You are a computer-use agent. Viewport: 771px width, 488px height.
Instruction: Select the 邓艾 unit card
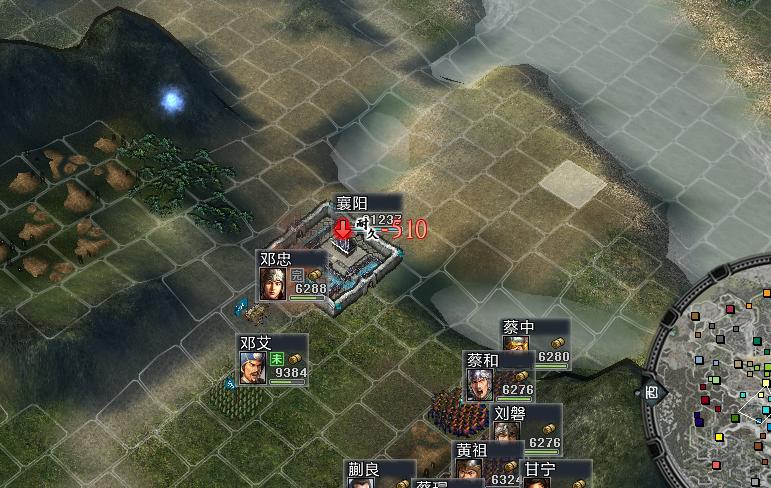click(x=272, y=360)
